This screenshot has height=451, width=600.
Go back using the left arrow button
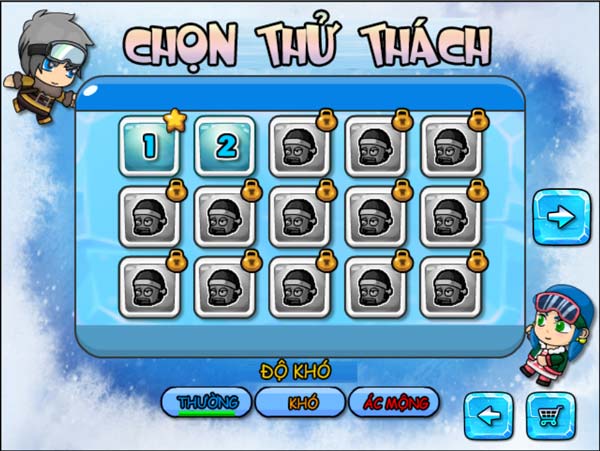[x=489, y=416]
